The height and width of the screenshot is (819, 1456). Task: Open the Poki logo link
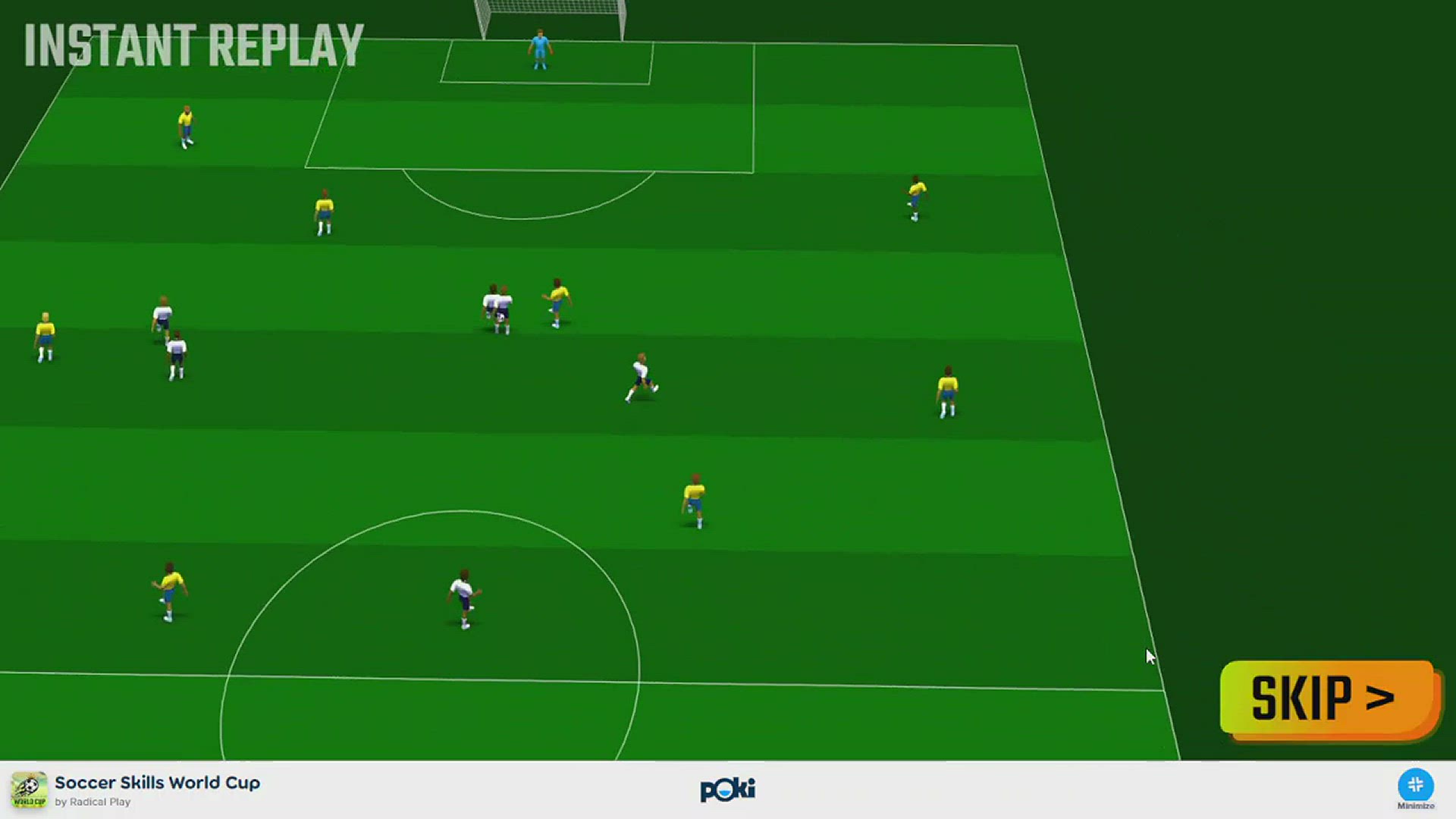coord(727,789)
